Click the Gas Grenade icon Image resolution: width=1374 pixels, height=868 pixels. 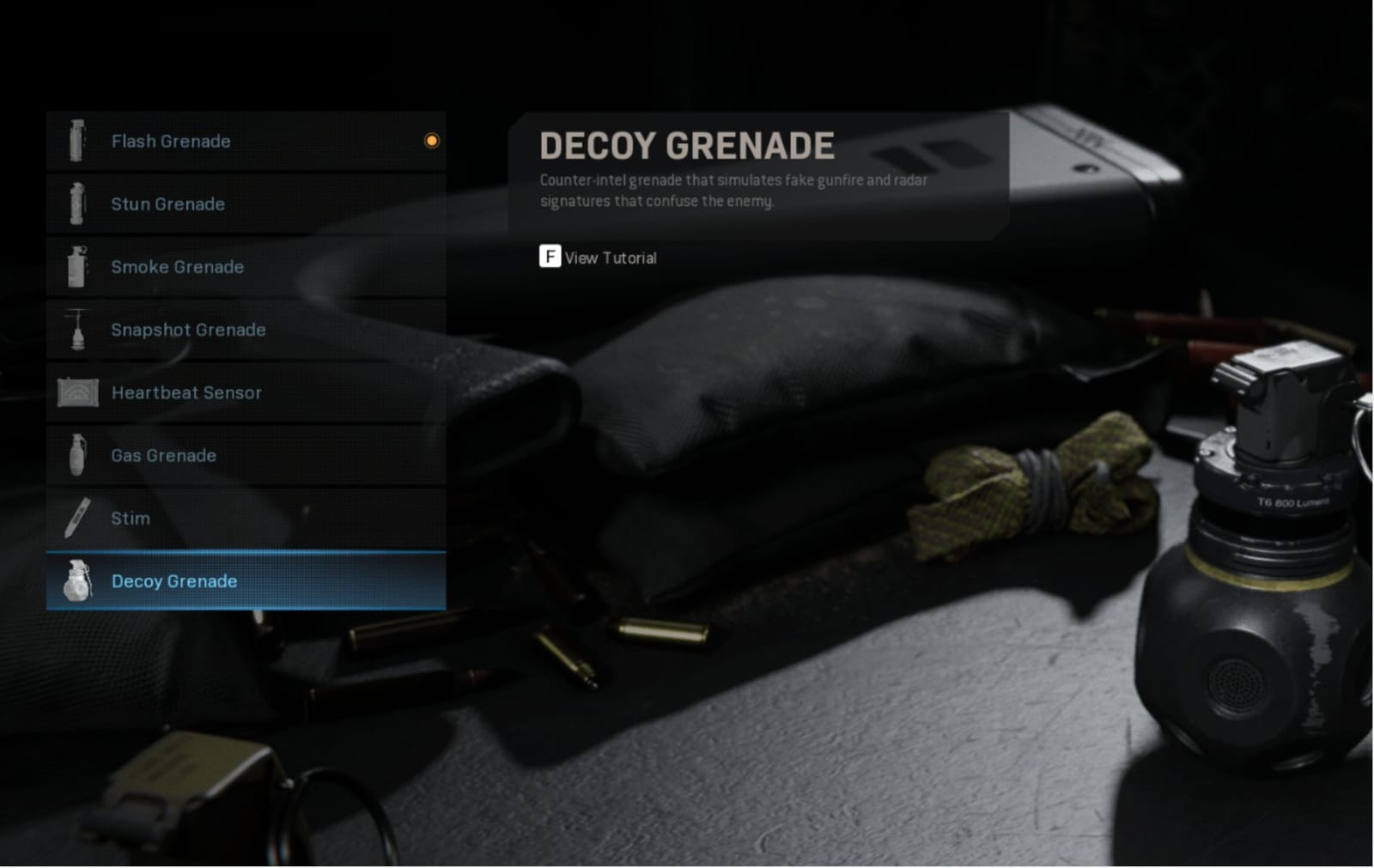(x=77, y=455)
